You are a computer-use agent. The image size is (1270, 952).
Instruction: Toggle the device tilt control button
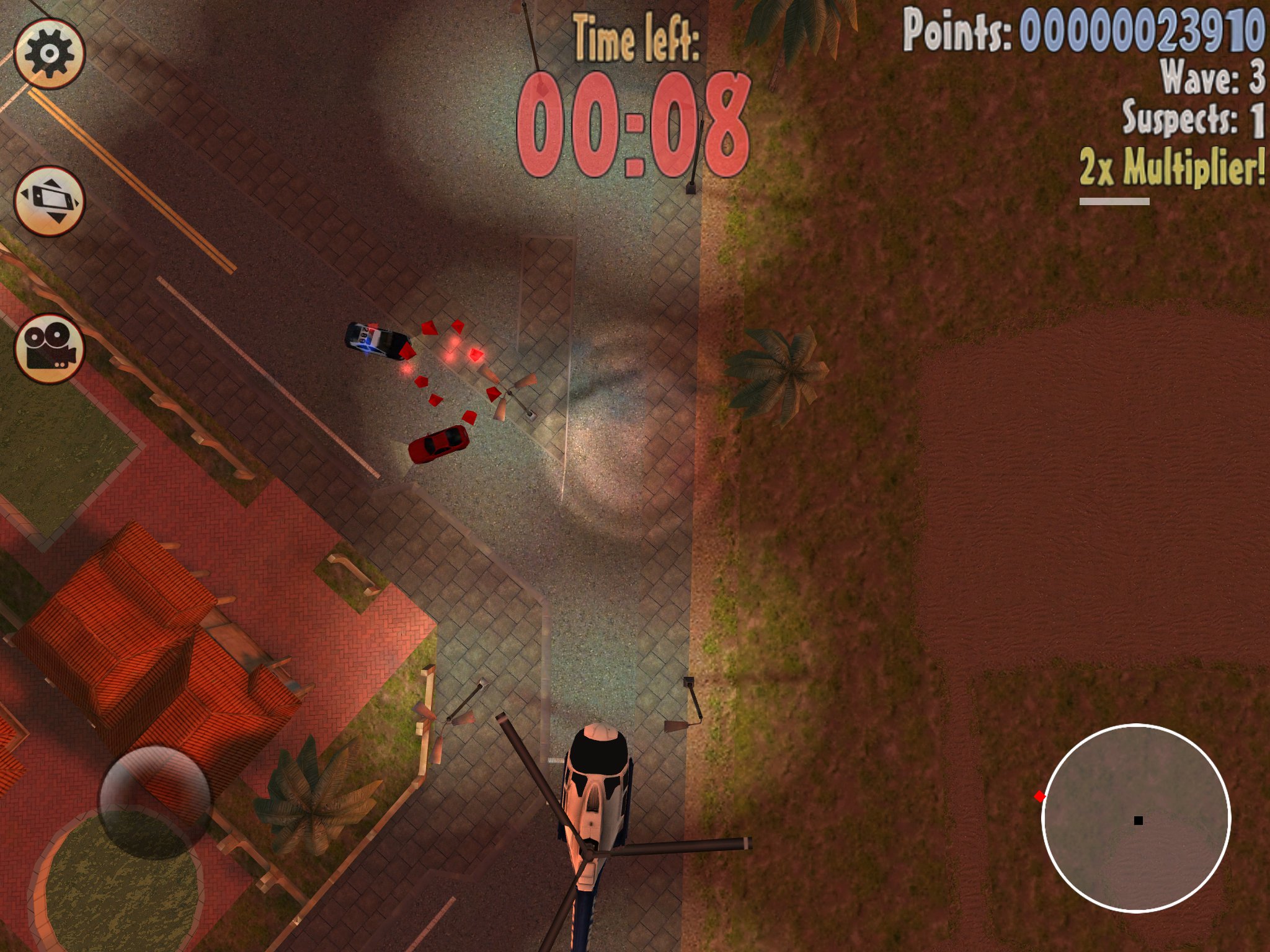click(49, 201)
